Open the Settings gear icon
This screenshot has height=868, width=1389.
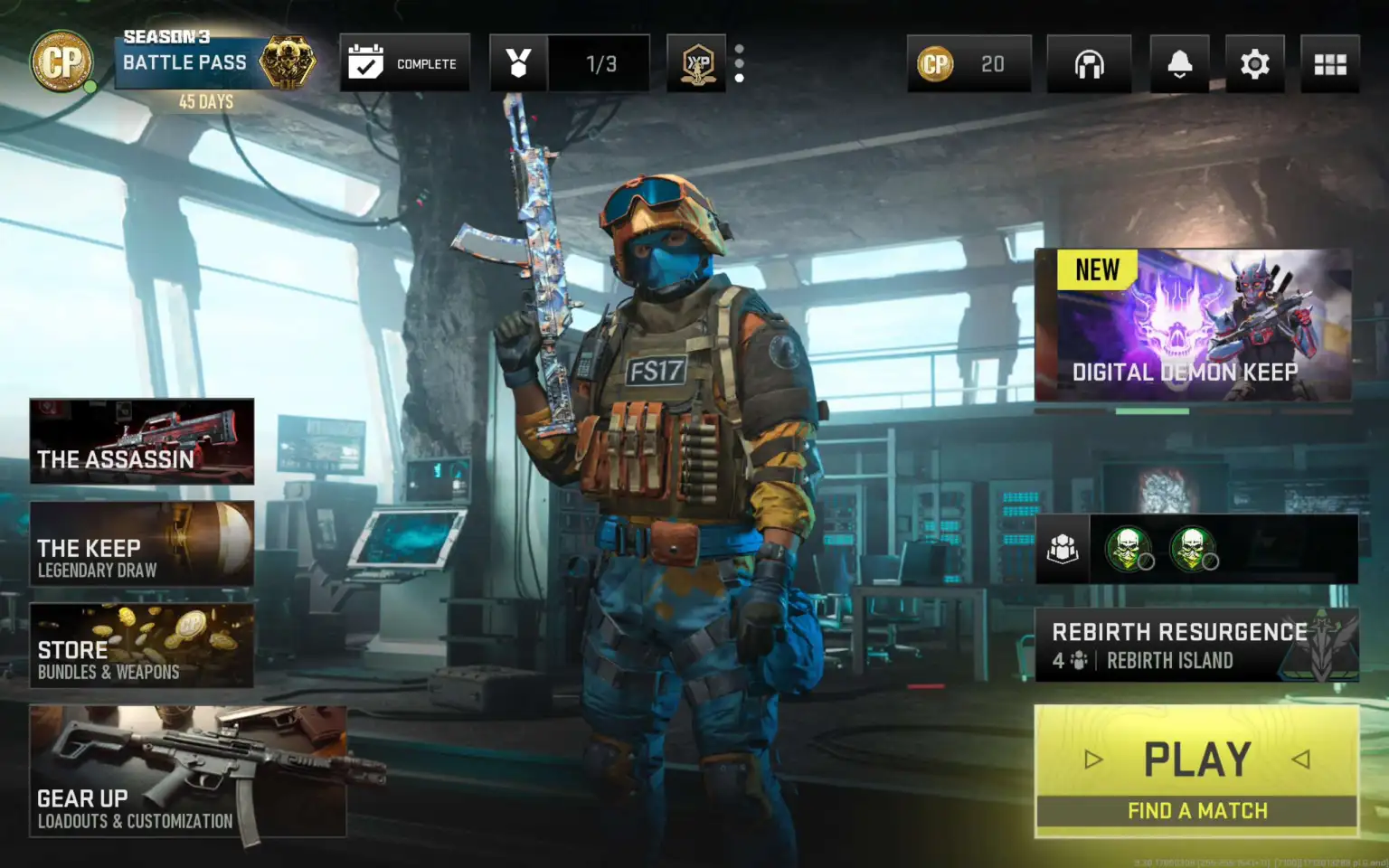[1254, 63]
